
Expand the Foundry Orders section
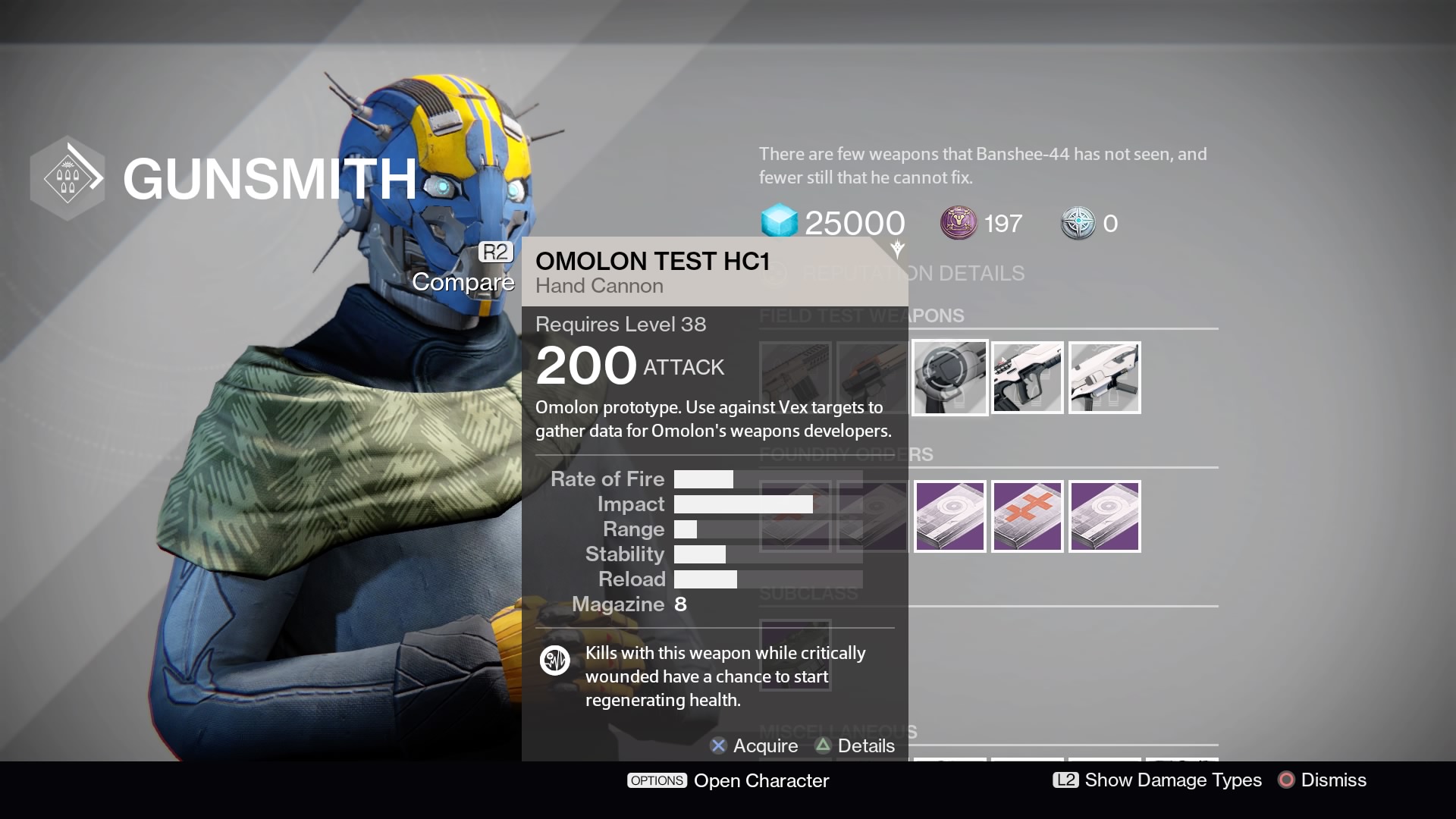(x=846, y=455)
